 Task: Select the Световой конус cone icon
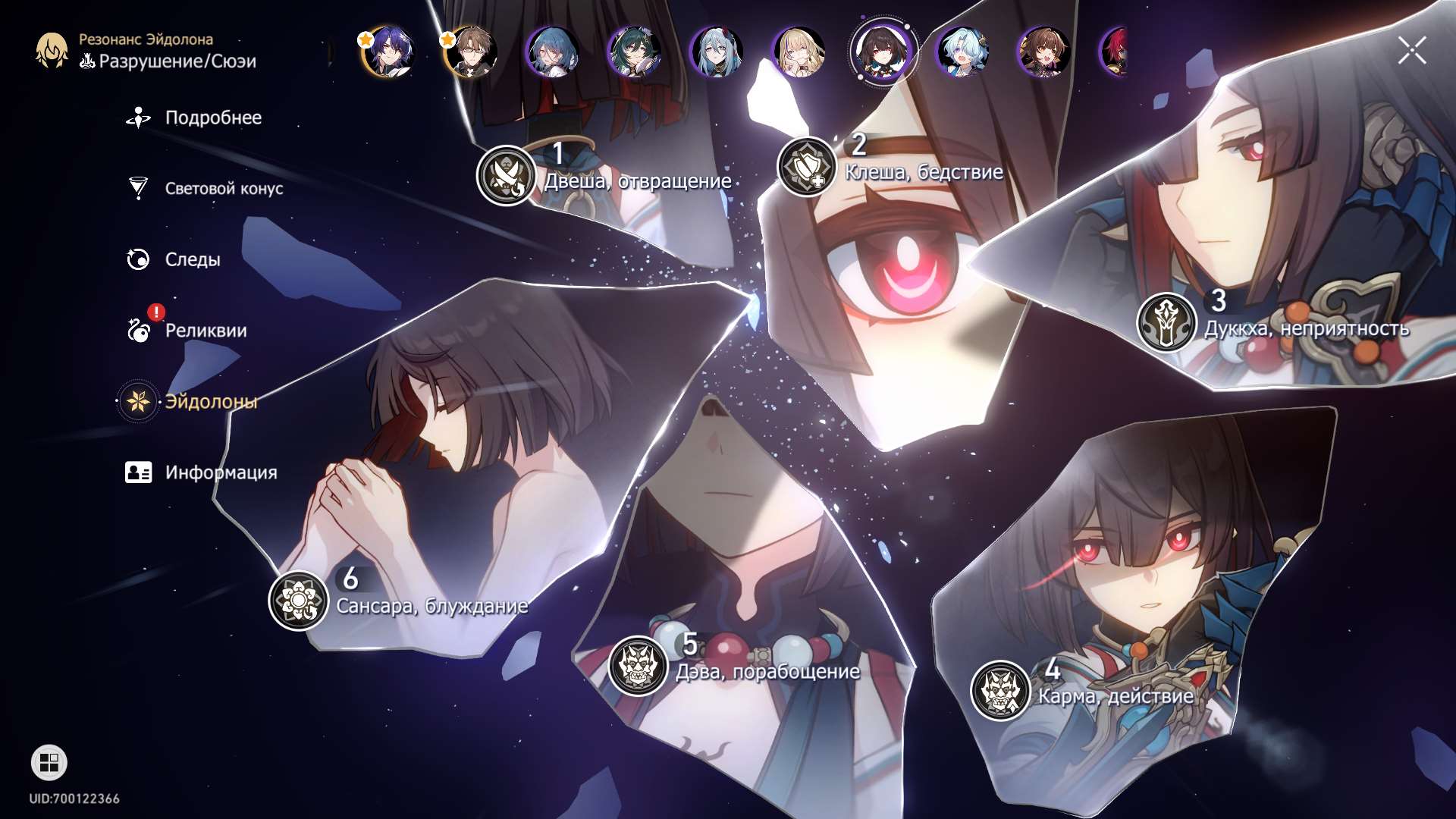pos(137,188)
